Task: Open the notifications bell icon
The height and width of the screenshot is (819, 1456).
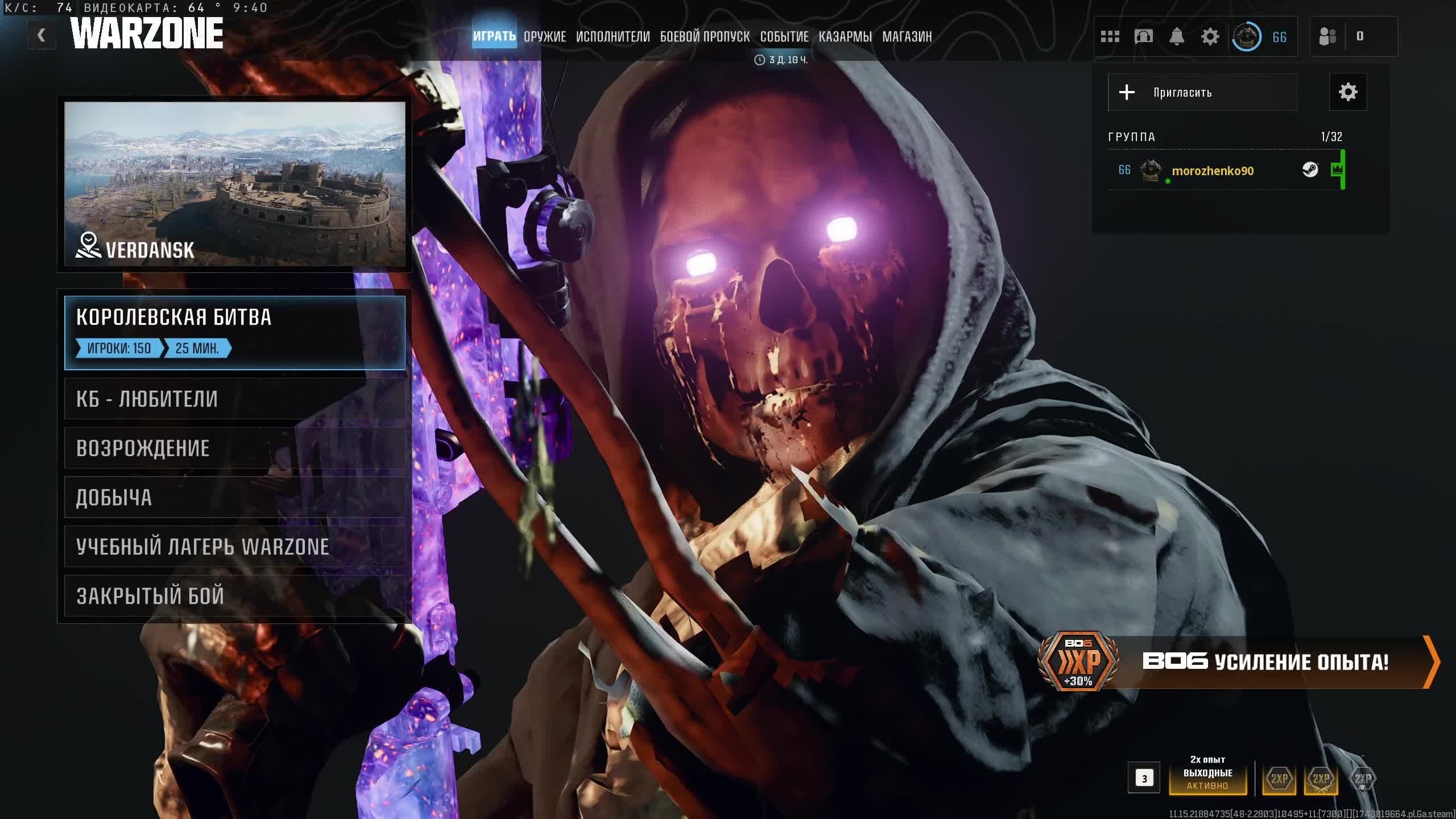Action: (1176, 37)
